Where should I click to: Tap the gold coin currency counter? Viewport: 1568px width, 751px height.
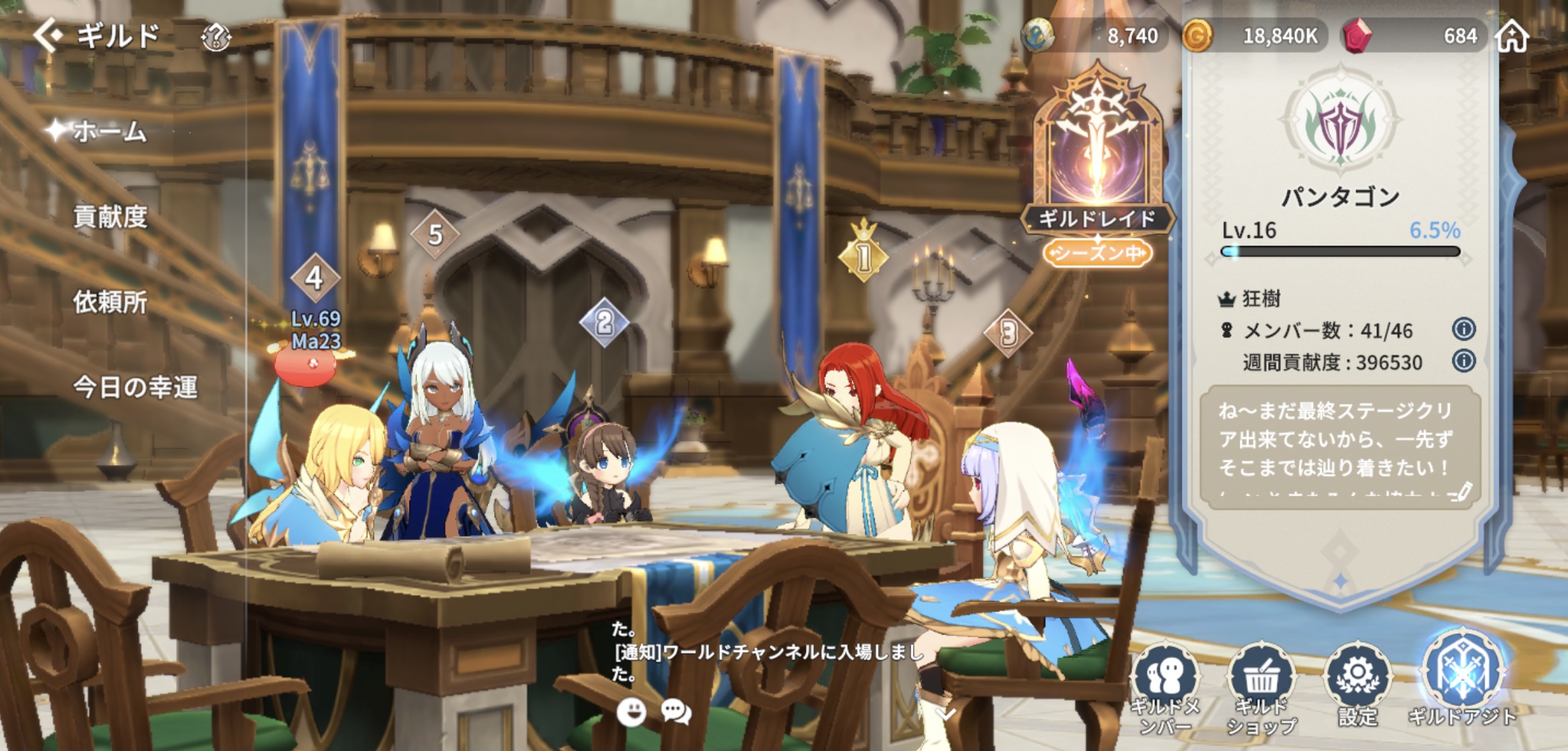pyautogui.click(x=1255, y=36)
